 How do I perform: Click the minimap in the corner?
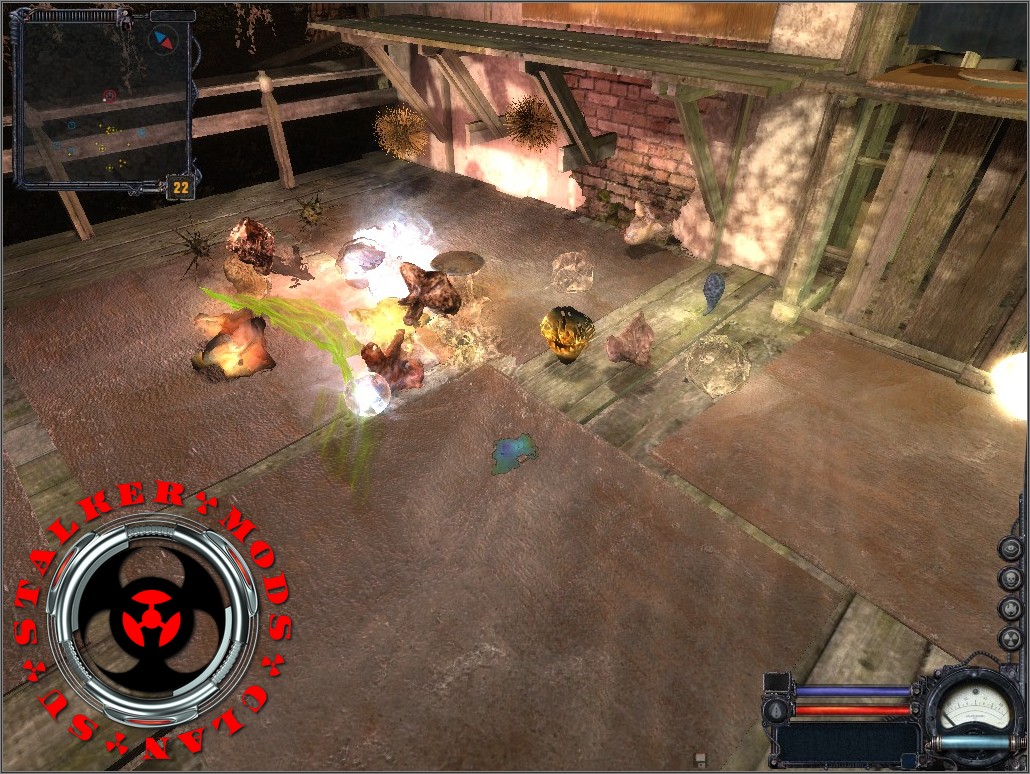pyautogui.click(x=104, y=98)
